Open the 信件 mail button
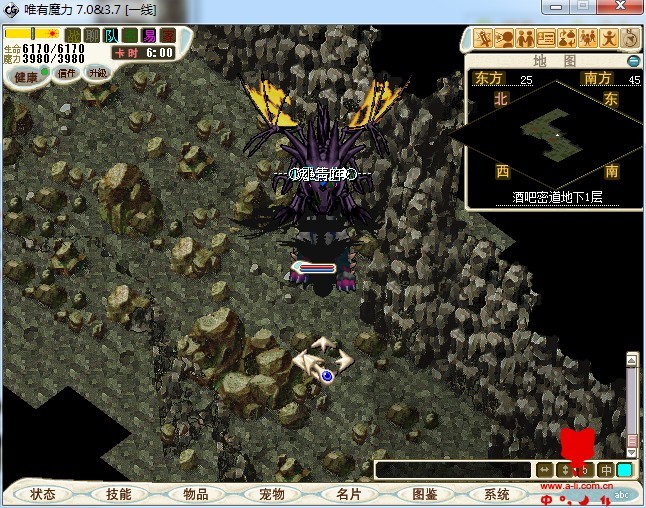Screen dimensions: 646x508 (x=67, y=73)
